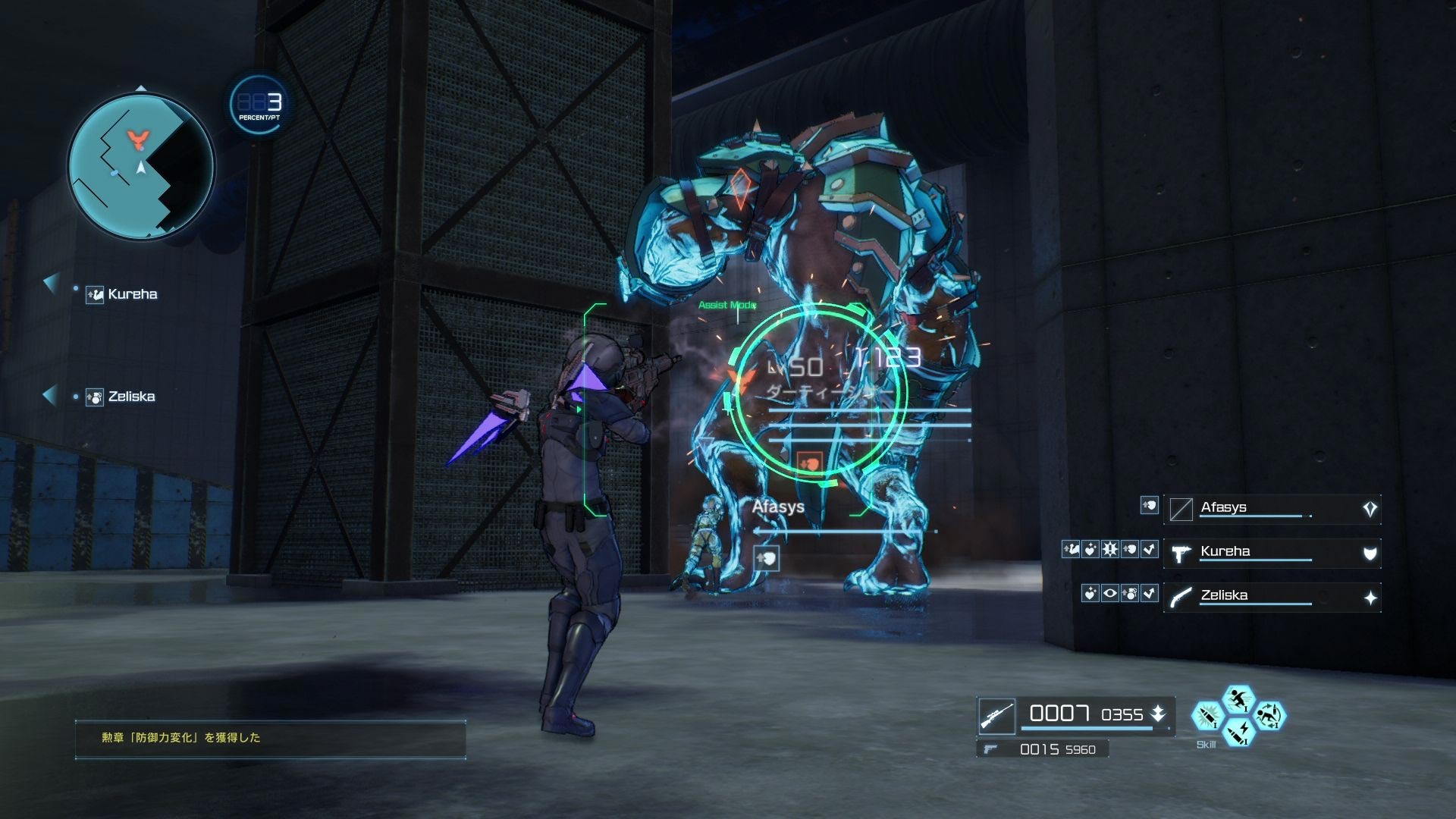Select the sniper rifle weapon slot
This screenshot has width=1456, height=819.
[x=996, y=716]
